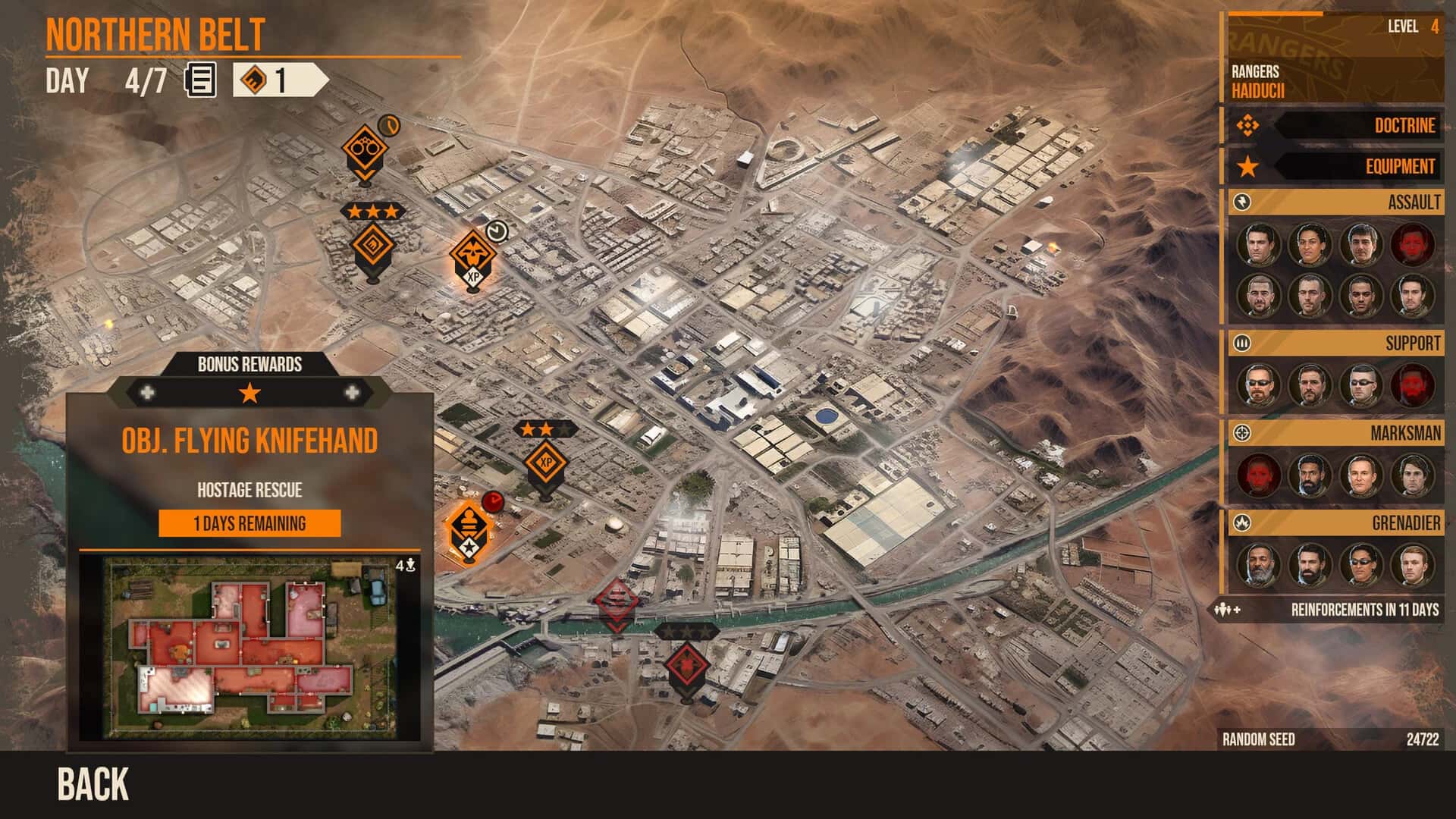Click the 1 DAYS REMAINING banner
The image size is (1456, 819).
[x=250, y=523]
